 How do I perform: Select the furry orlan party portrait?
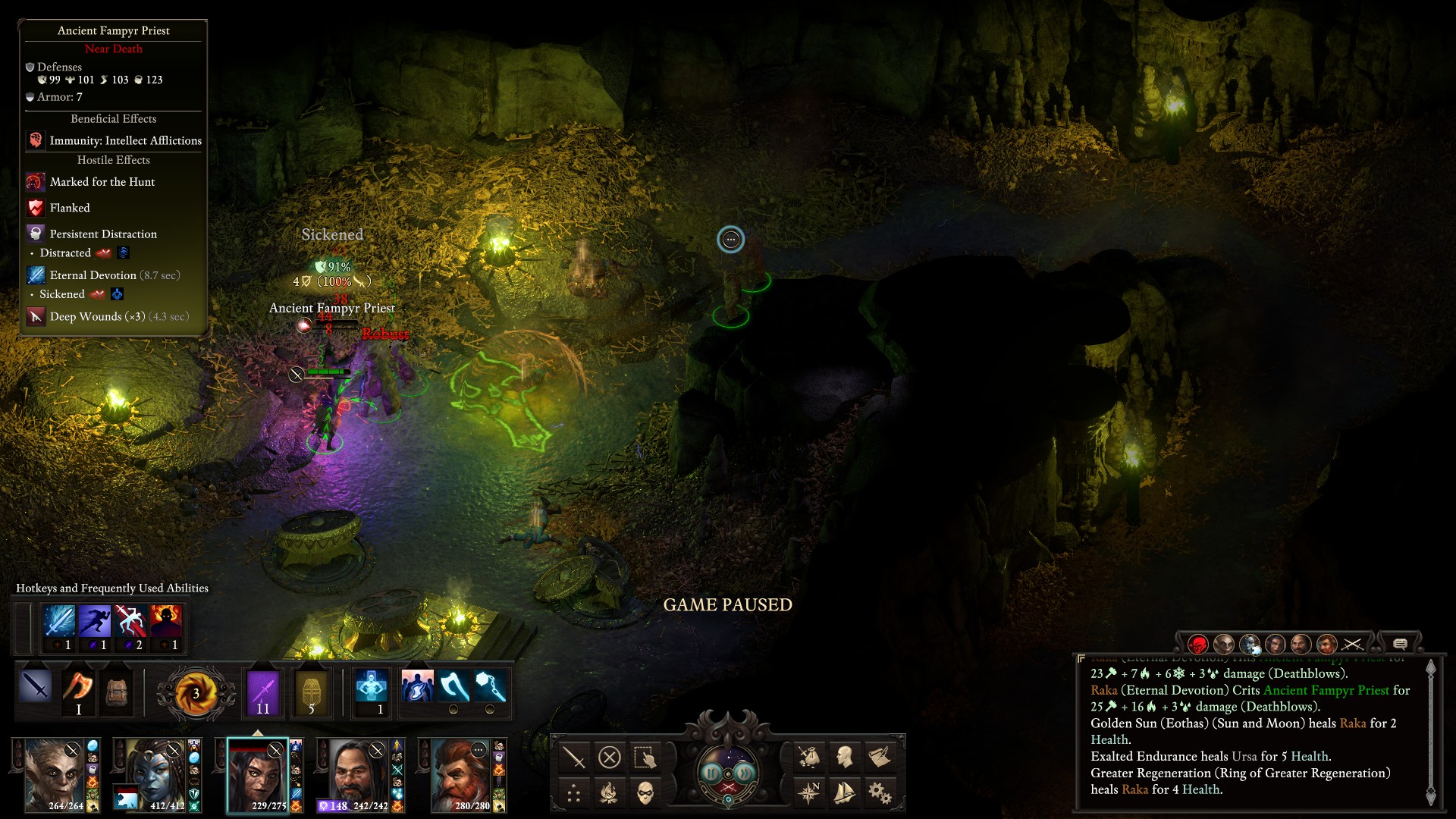(x=55, y=775)
